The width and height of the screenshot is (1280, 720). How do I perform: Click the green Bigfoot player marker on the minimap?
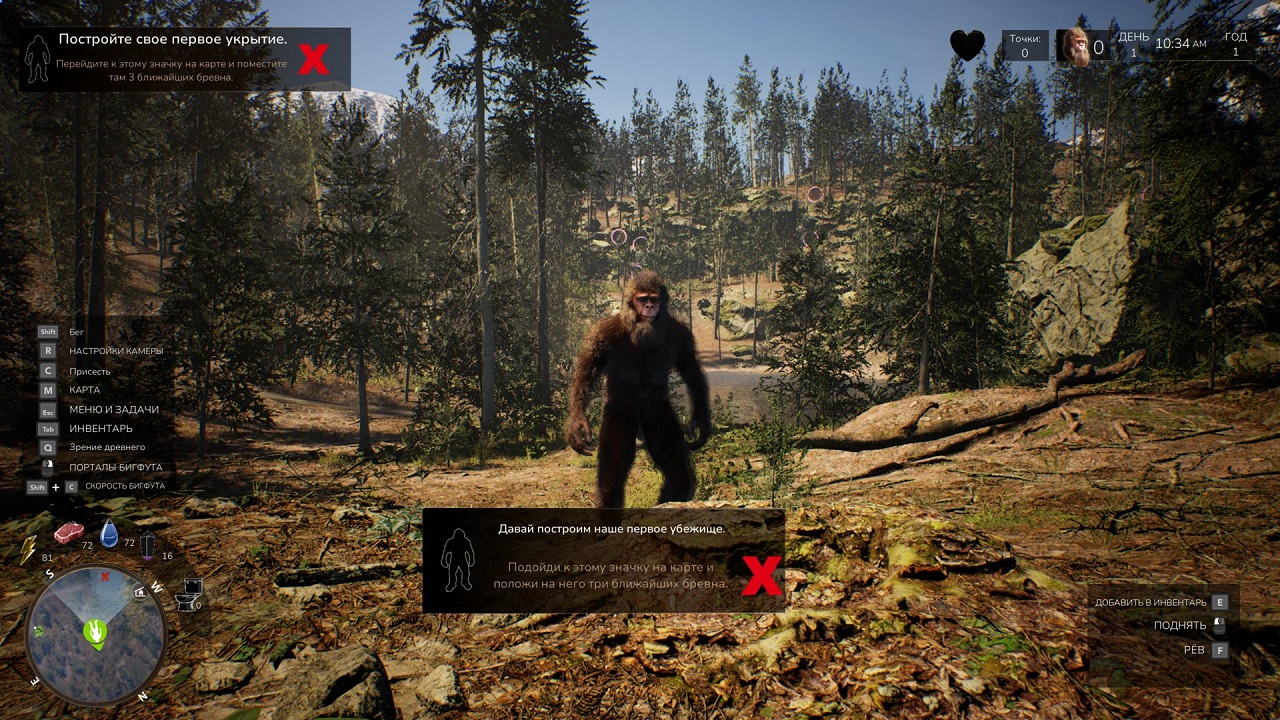click(96, 632)
